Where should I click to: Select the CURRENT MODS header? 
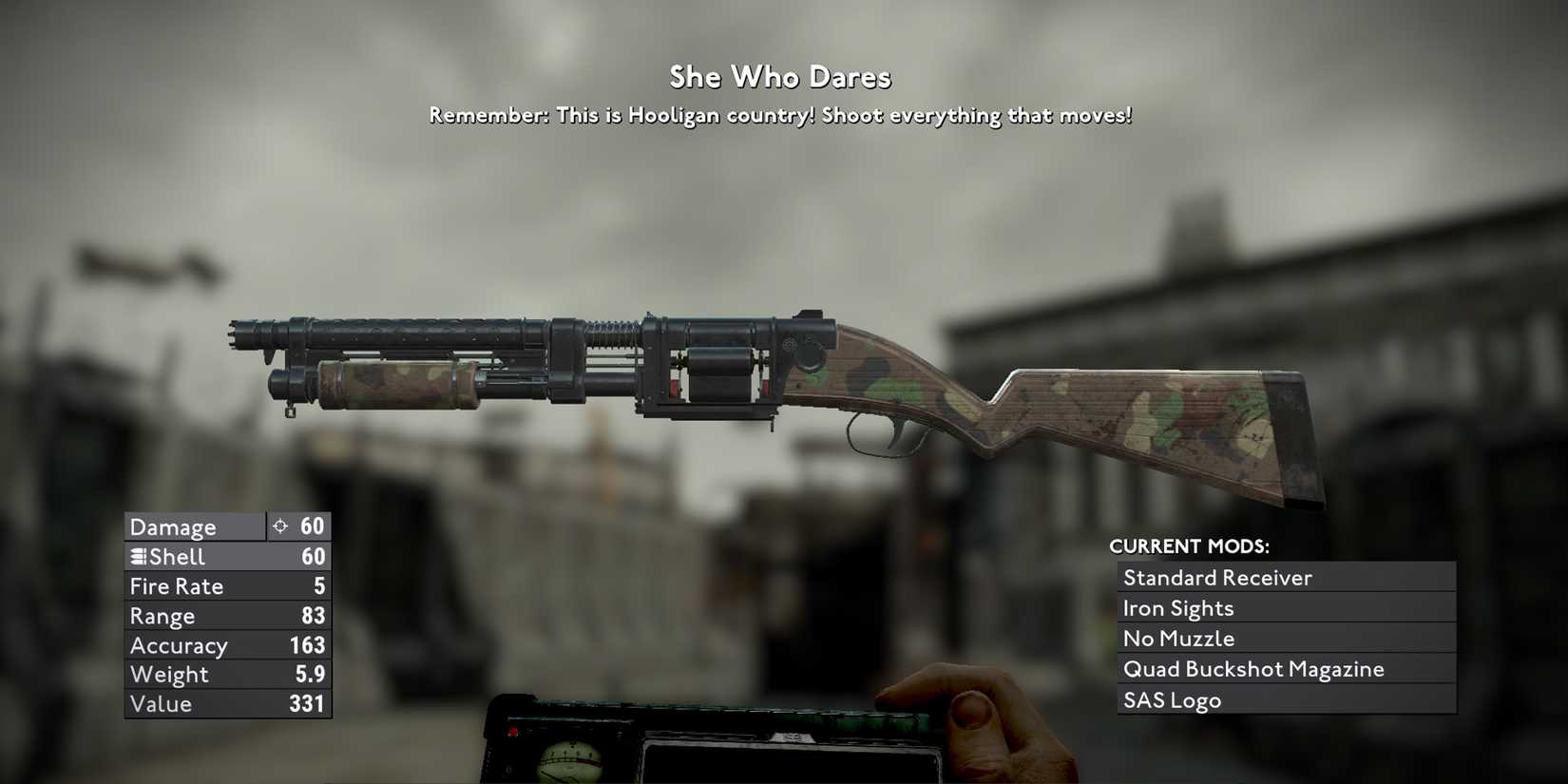(1191, 546)
